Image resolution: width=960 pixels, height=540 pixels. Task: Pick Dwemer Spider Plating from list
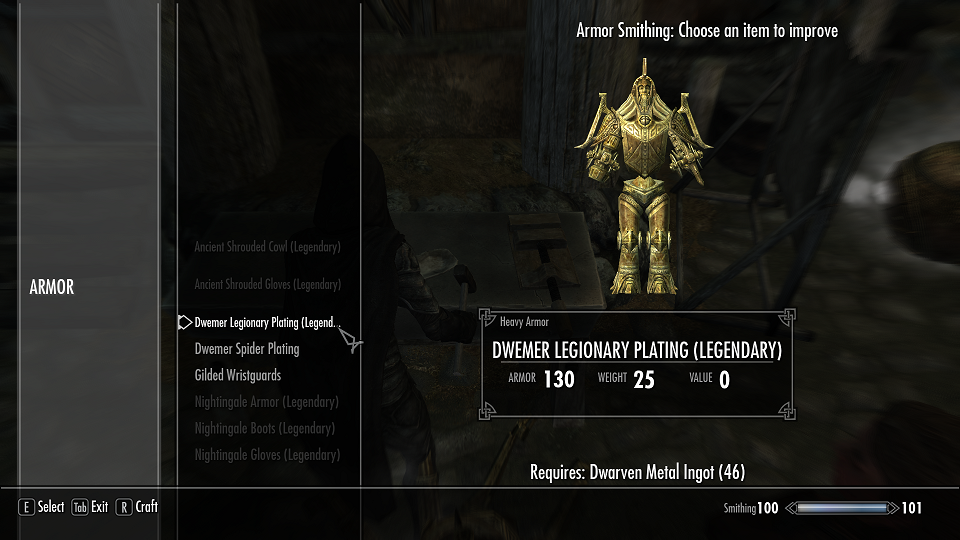[x=247, y=349]
